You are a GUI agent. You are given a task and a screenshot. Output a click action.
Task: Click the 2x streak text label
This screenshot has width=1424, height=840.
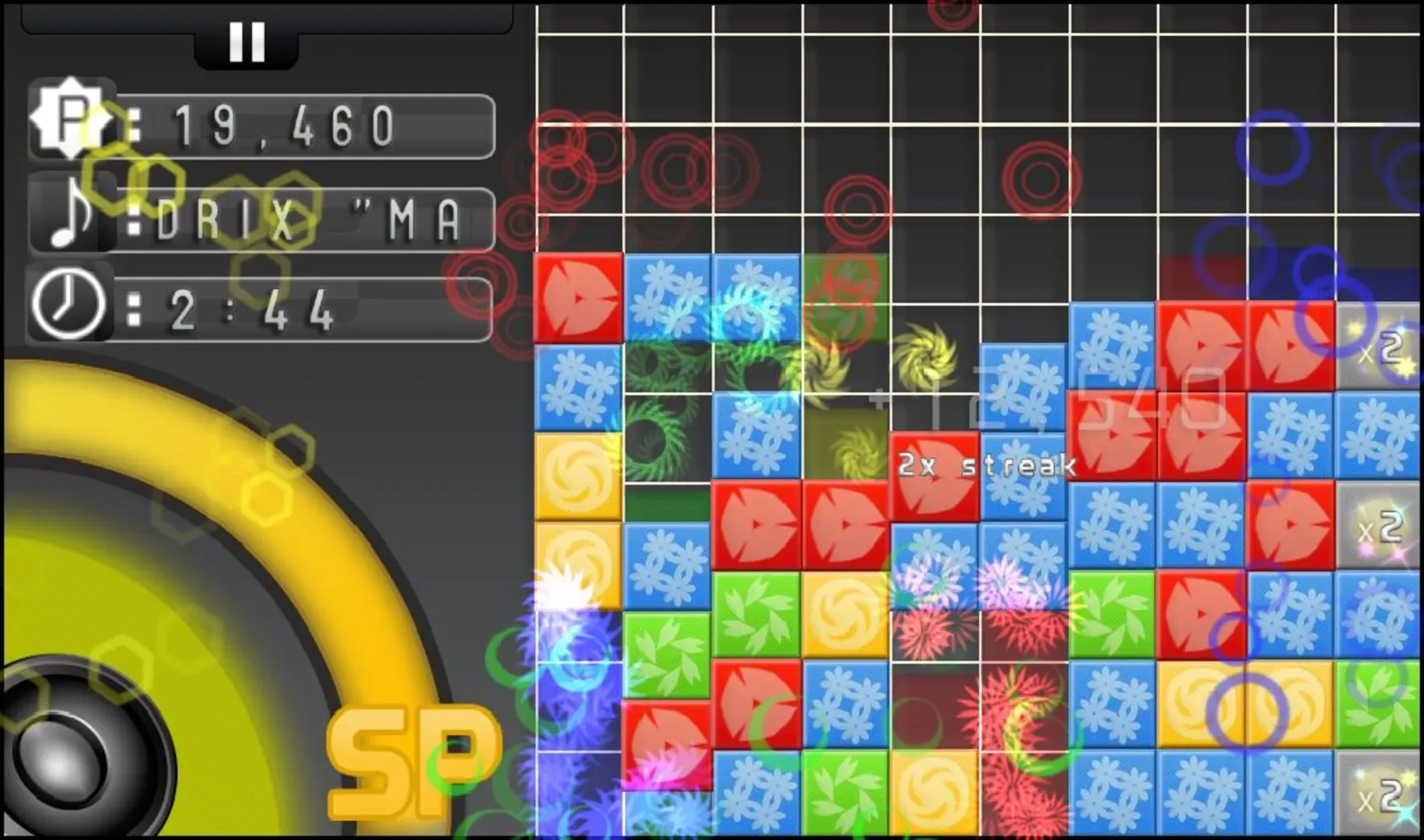coord(985,464)
